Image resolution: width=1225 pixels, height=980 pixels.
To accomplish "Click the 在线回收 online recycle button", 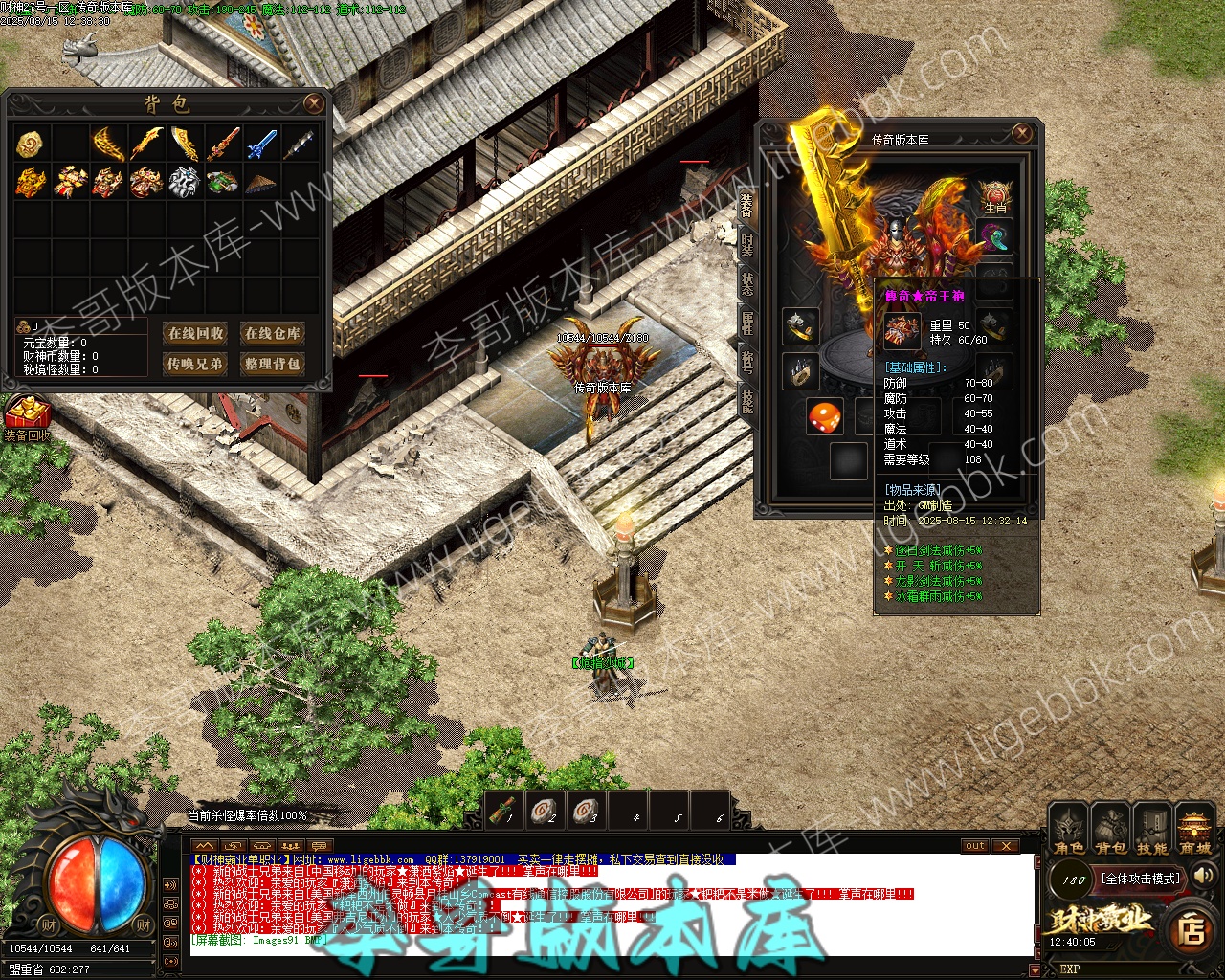I will click(195, 333).
